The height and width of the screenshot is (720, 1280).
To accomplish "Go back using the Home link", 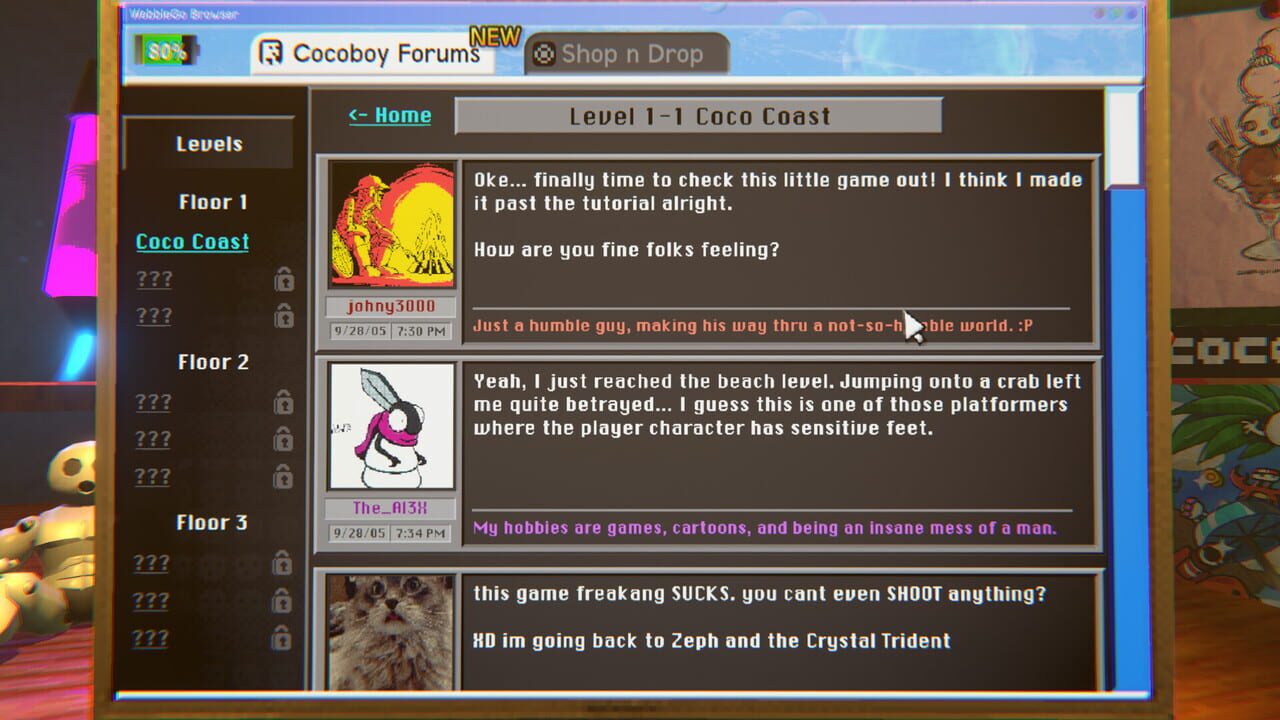I will click(x=389, y=115).
